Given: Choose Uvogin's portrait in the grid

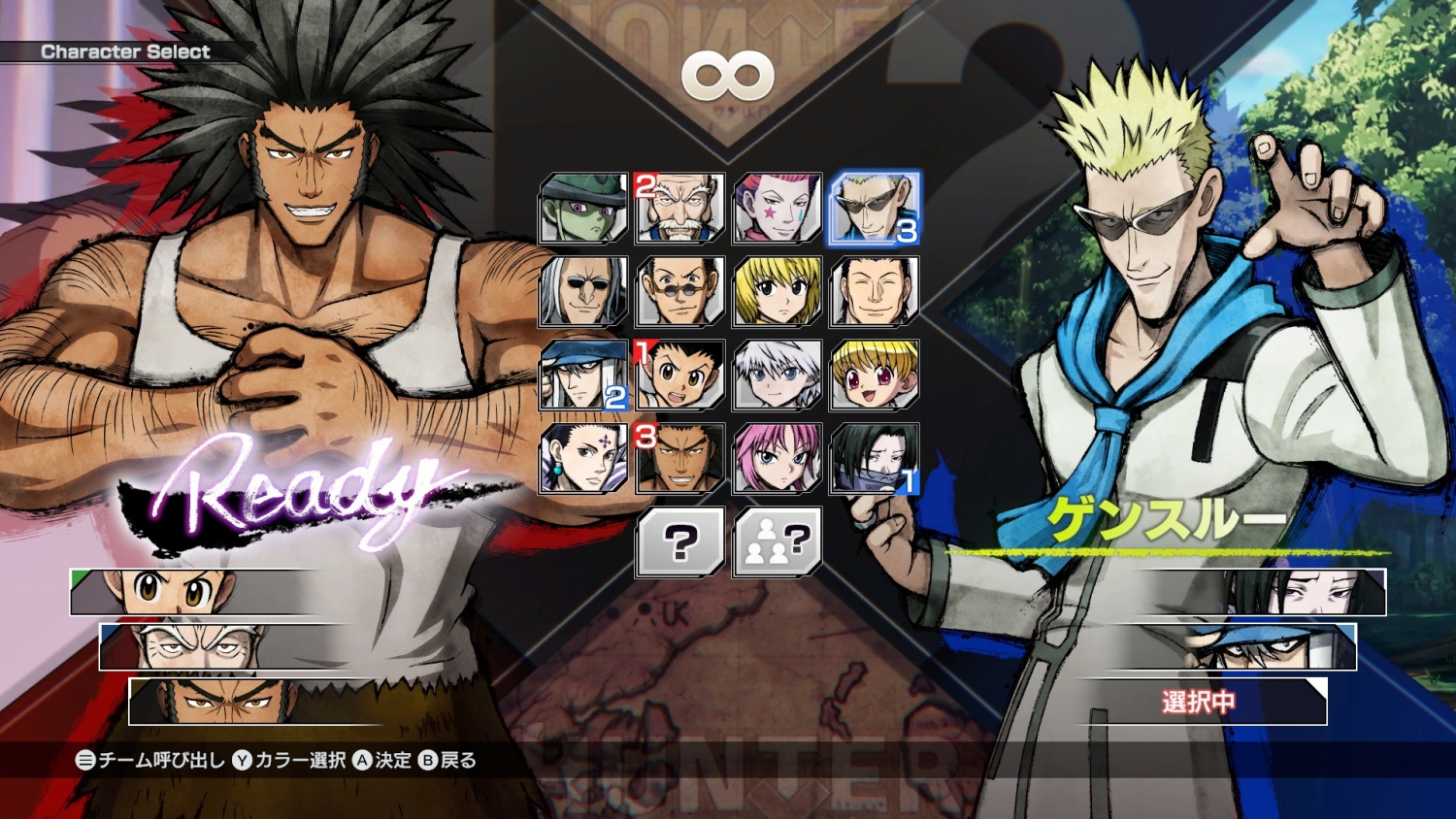Looking at the screenshot, I should pos(680,458).
